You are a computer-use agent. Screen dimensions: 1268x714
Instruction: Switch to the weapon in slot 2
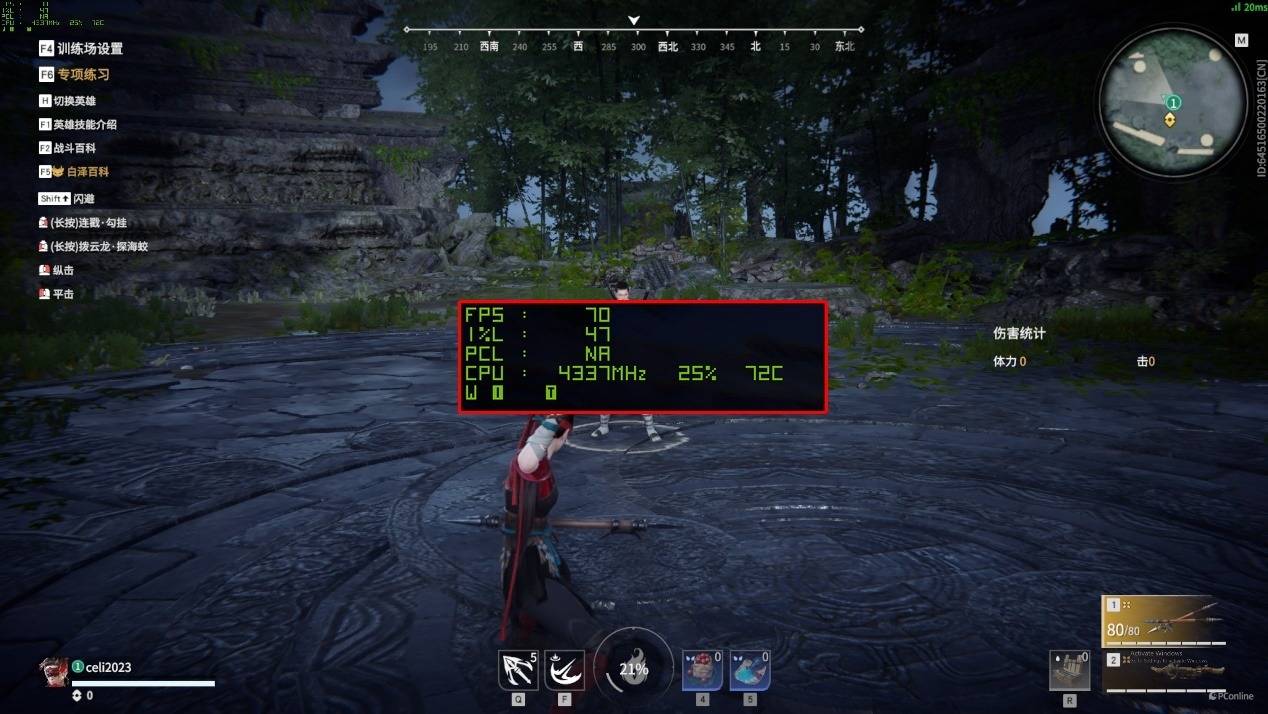[x=1163, y=670]
